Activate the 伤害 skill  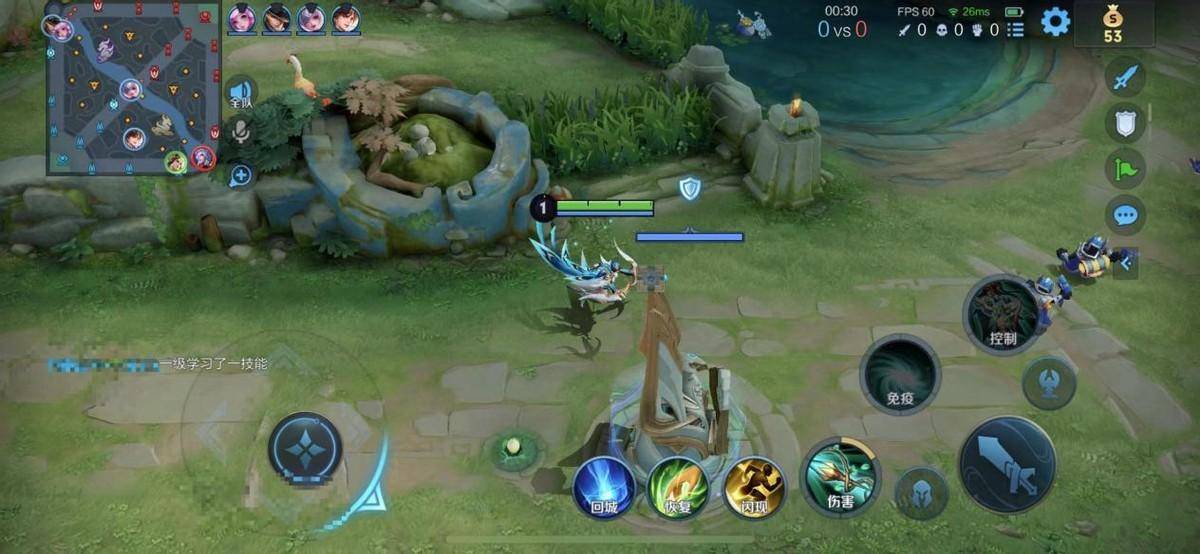841,477
